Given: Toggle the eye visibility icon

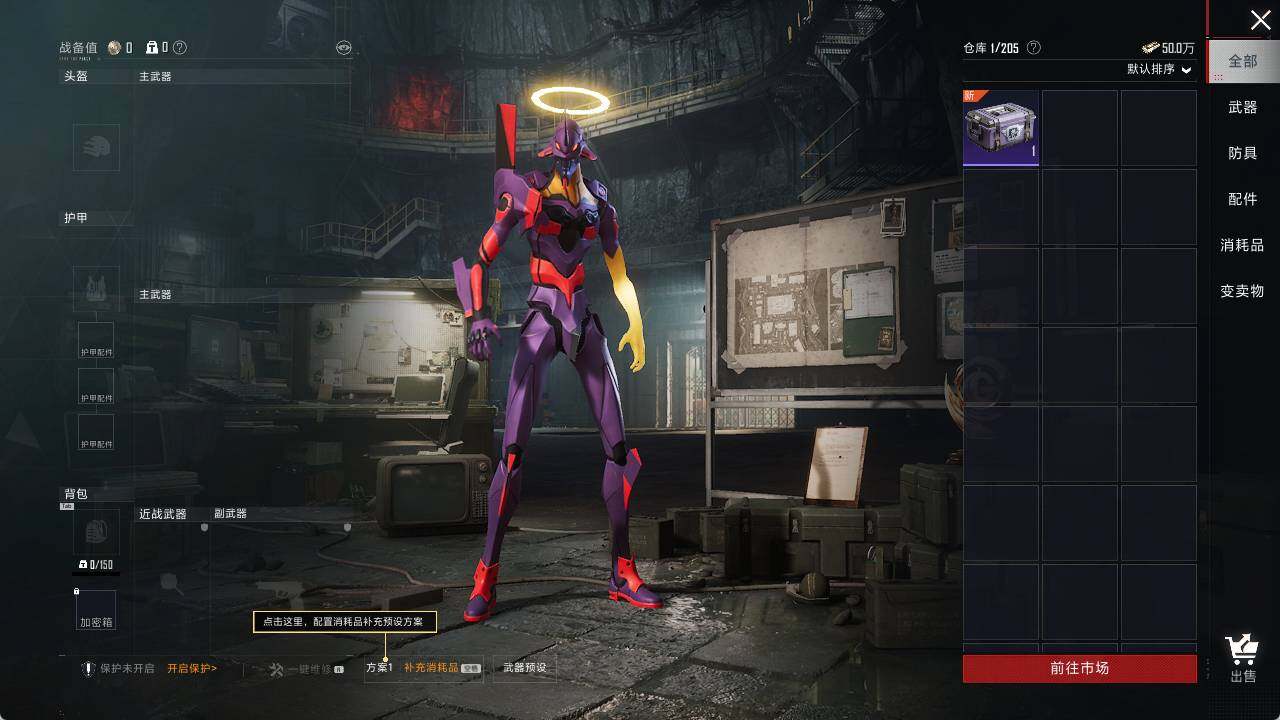Looking at the screenshot, I should [343, 47].
